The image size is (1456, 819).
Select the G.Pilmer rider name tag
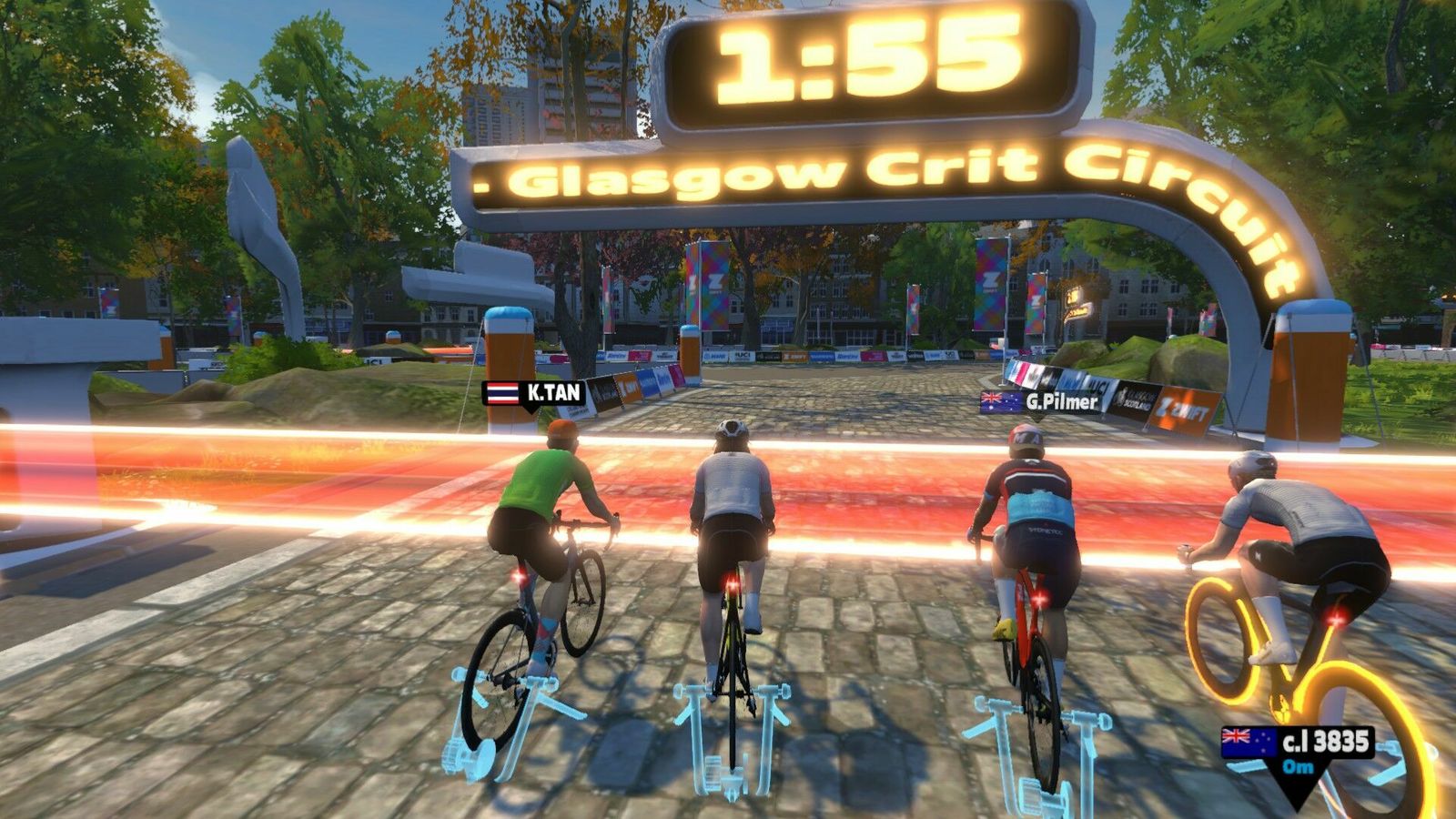1040,401
